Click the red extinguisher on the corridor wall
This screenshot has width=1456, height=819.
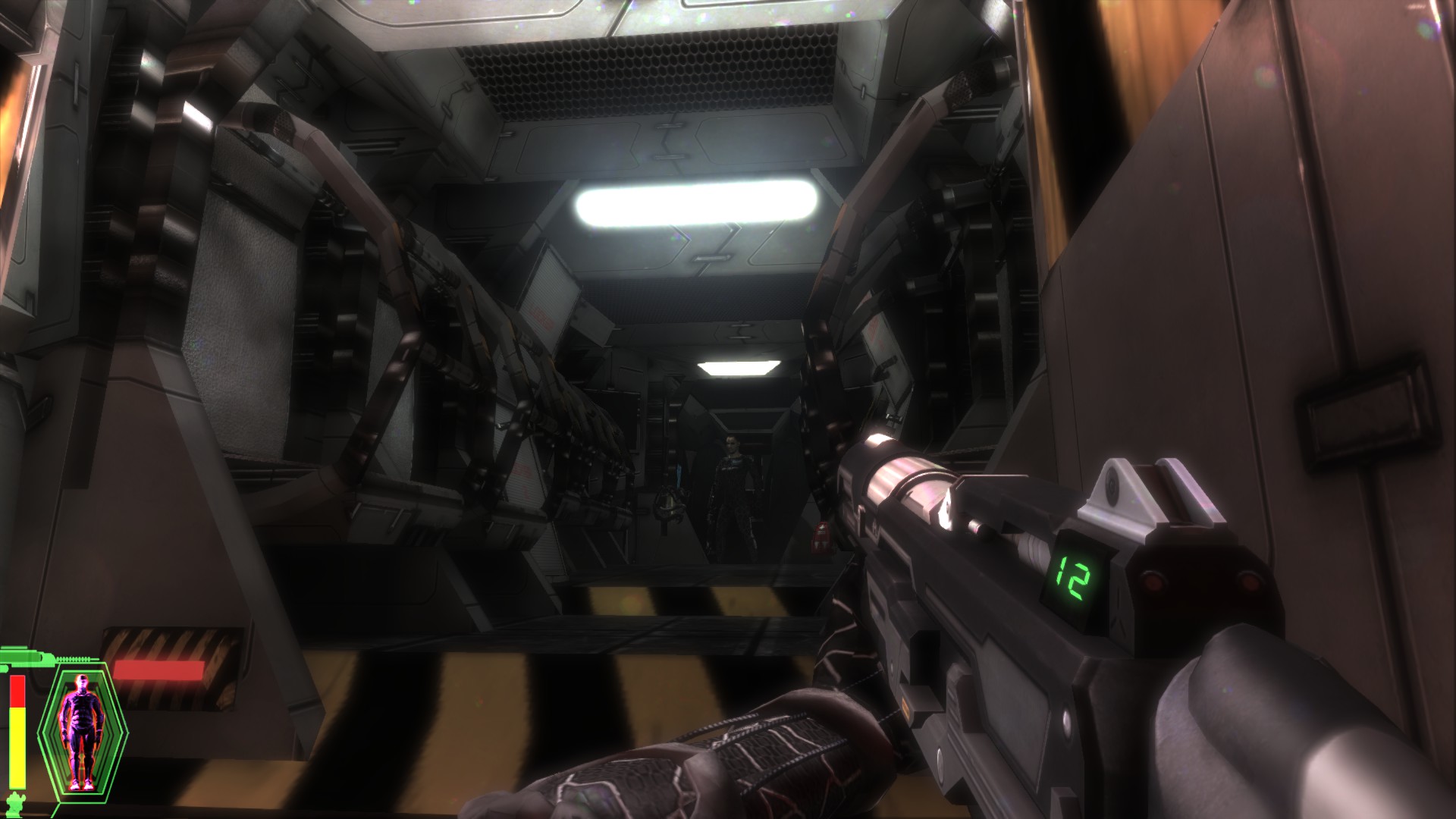click(x=820, y=537)
